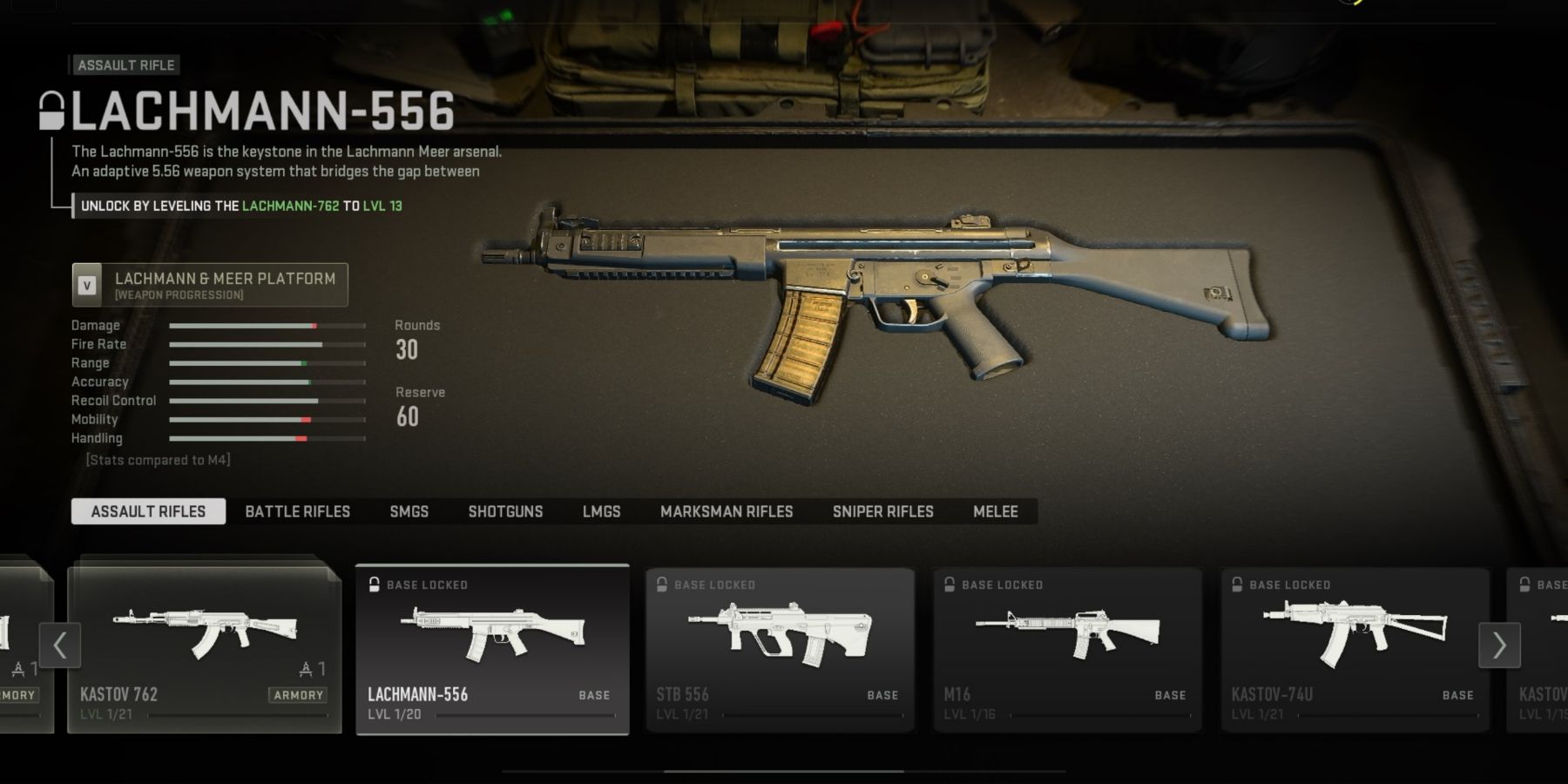This screenshot has height=784, width=1568.
Task: Open the SMGs weapon category
Action: (409, 511)
